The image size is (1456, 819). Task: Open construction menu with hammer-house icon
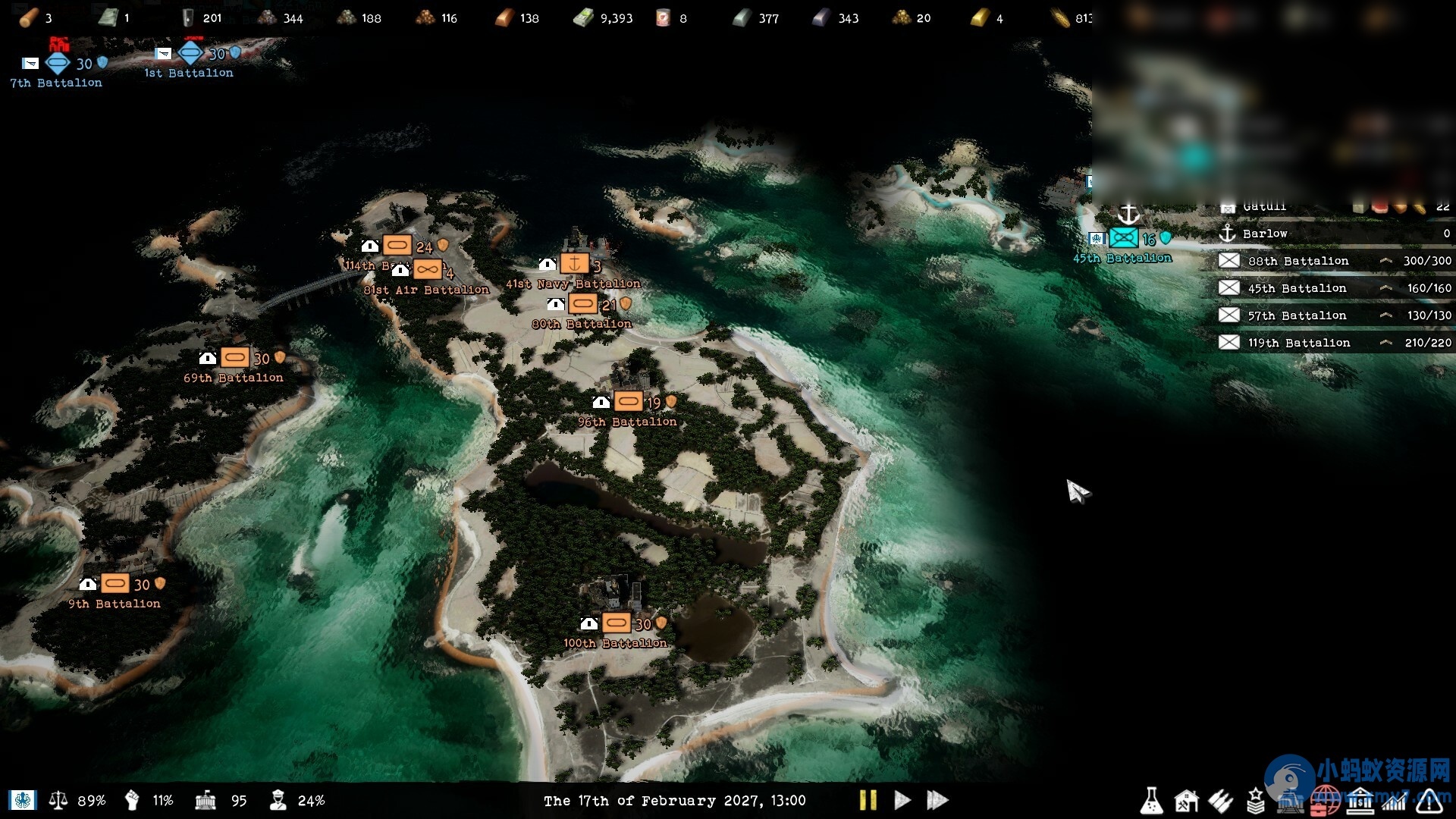point(1187,800)
